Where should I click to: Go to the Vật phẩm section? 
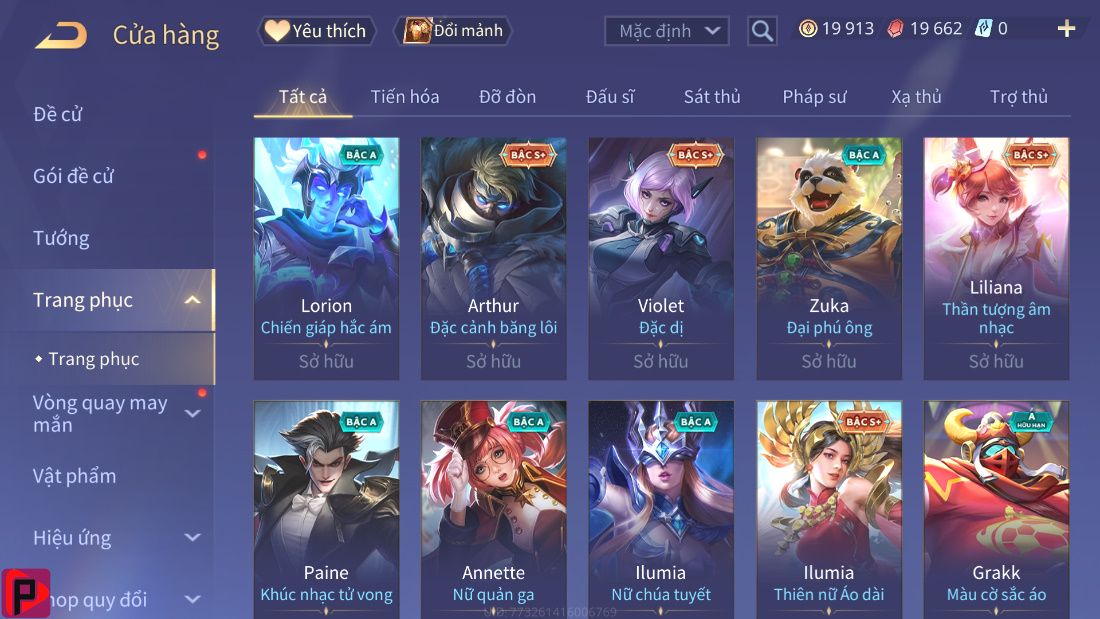[75, 476]
